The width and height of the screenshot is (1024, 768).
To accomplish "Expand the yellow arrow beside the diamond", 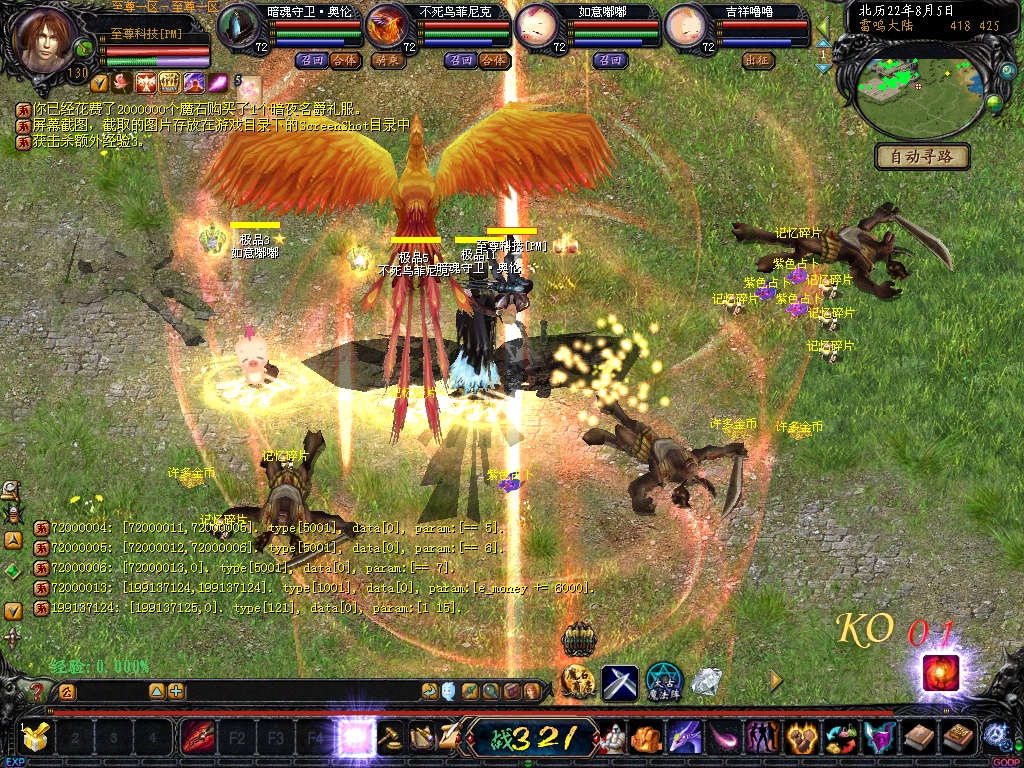I will coord(776,681).
